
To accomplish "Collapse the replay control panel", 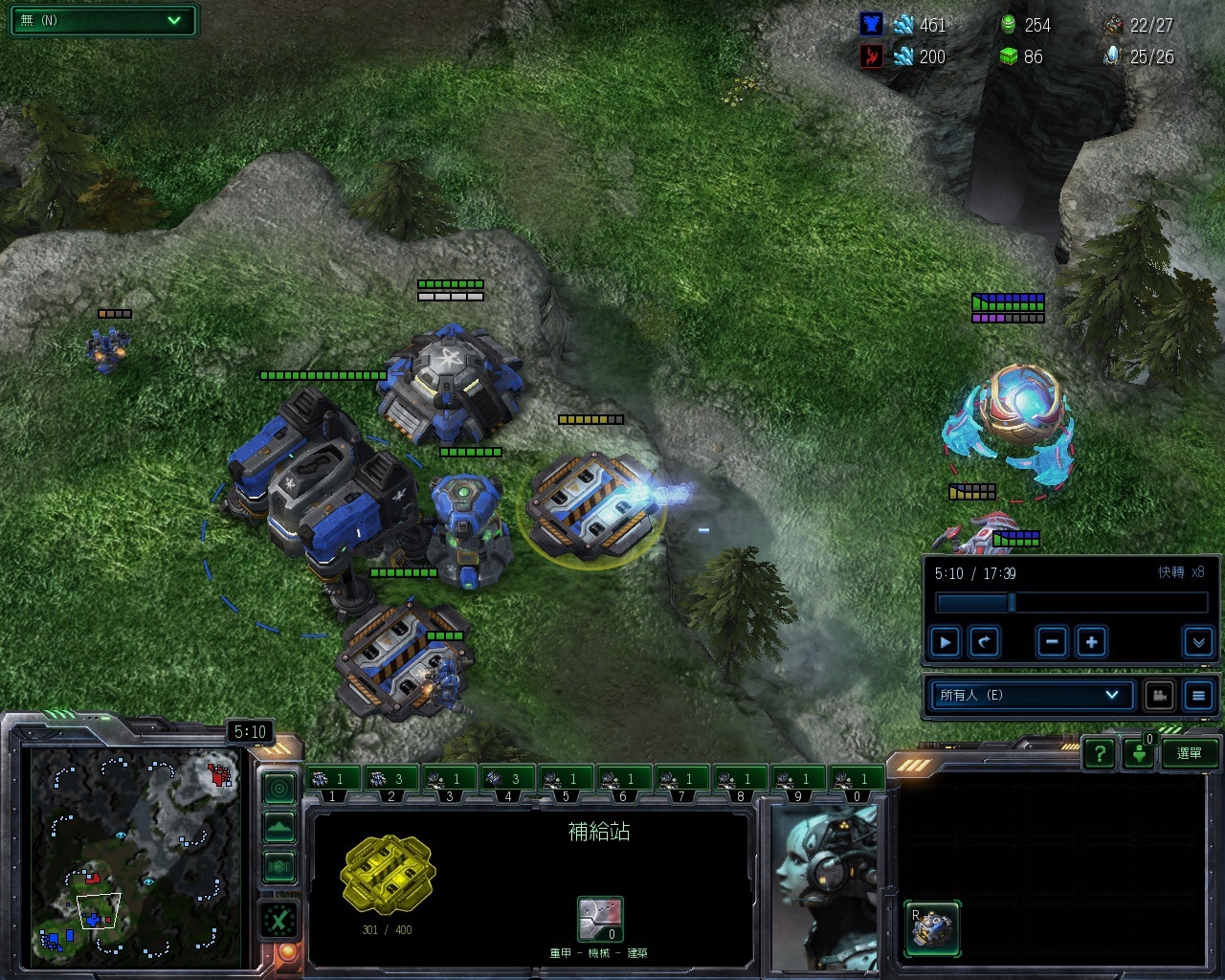I will coord(1198,642).
